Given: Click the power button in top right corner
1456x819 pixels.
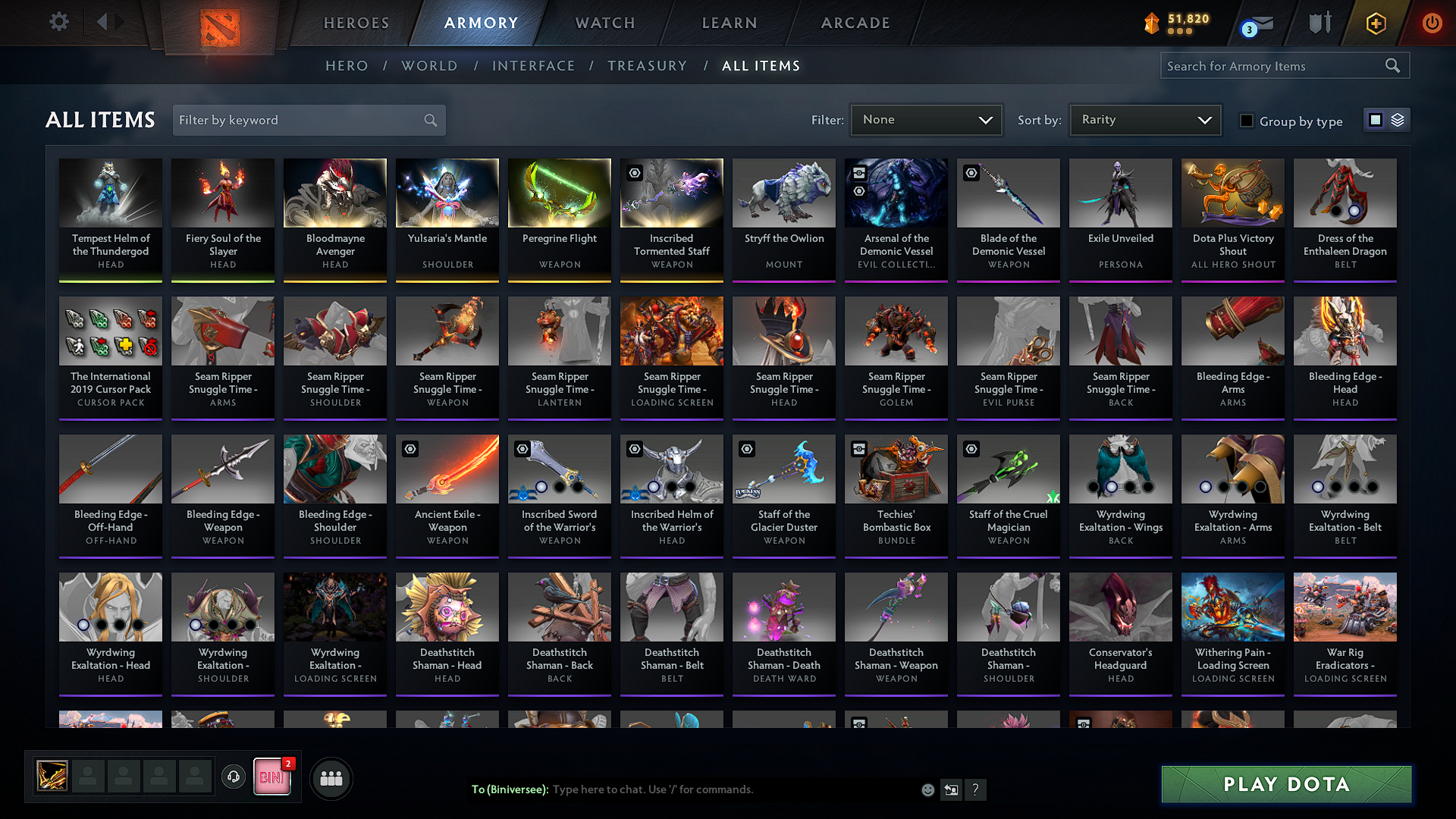Looking at the screenshot, I should pyautogui.click(x=1432, y=23).
